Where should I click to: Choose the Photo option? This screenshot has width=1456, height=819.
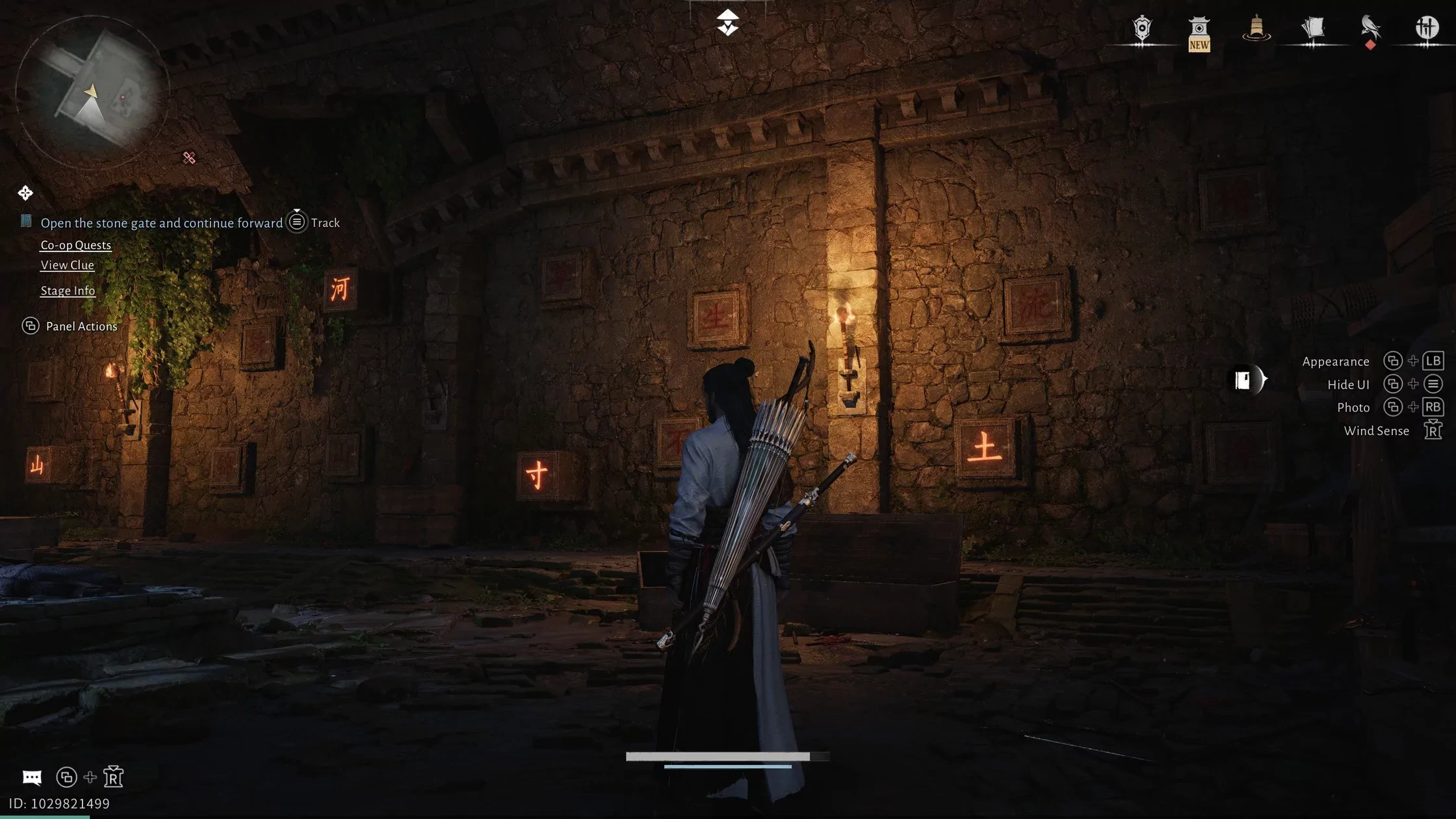(1353, 408)
